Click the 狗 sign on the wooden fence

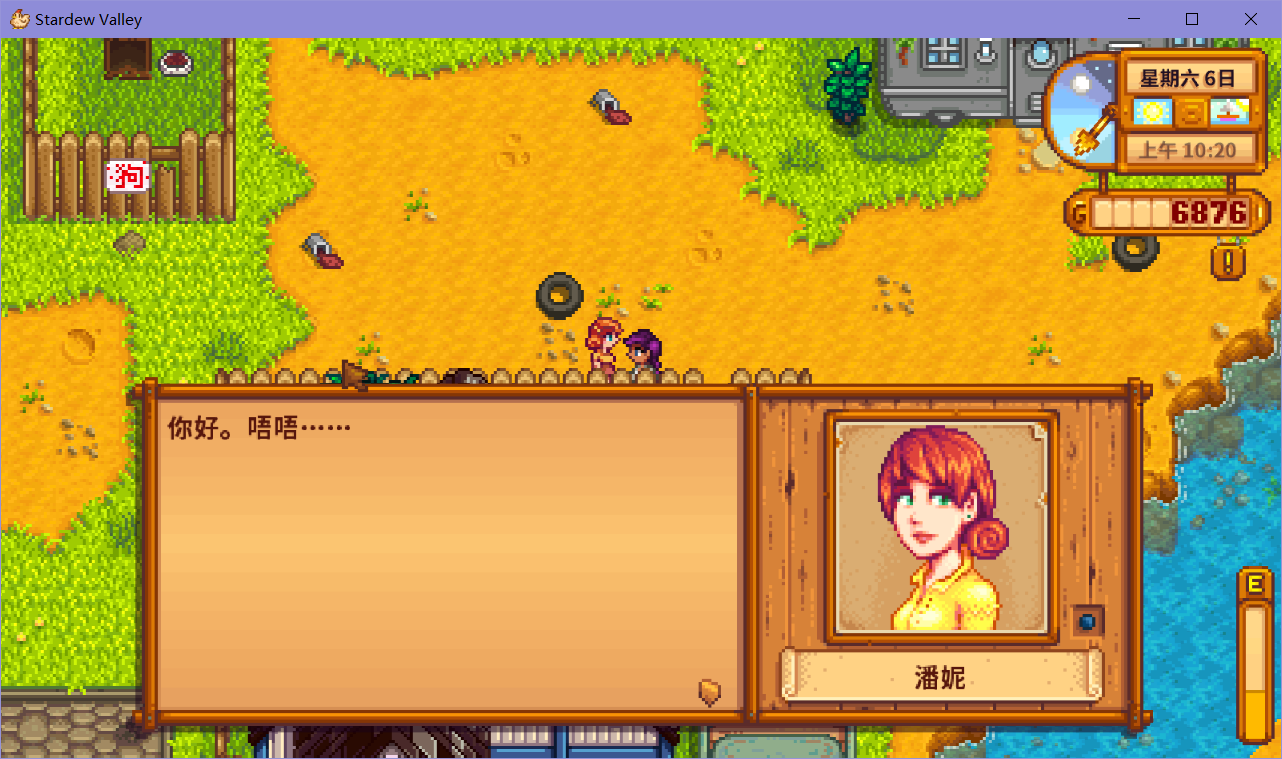coord(127,175)
